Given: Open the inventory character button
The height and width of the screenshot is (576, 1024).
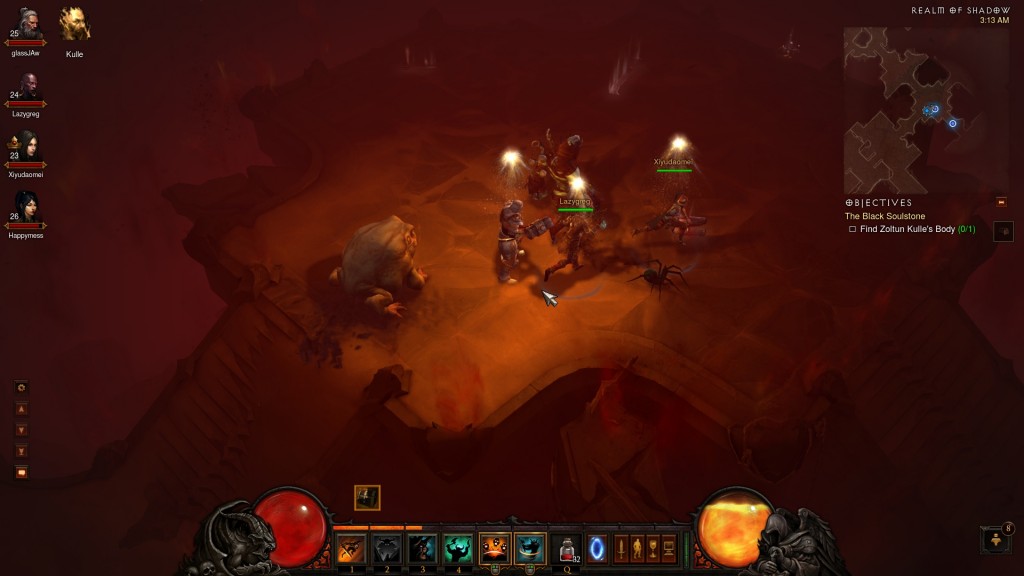Looking at the screenshot, I should click(637, 548).
